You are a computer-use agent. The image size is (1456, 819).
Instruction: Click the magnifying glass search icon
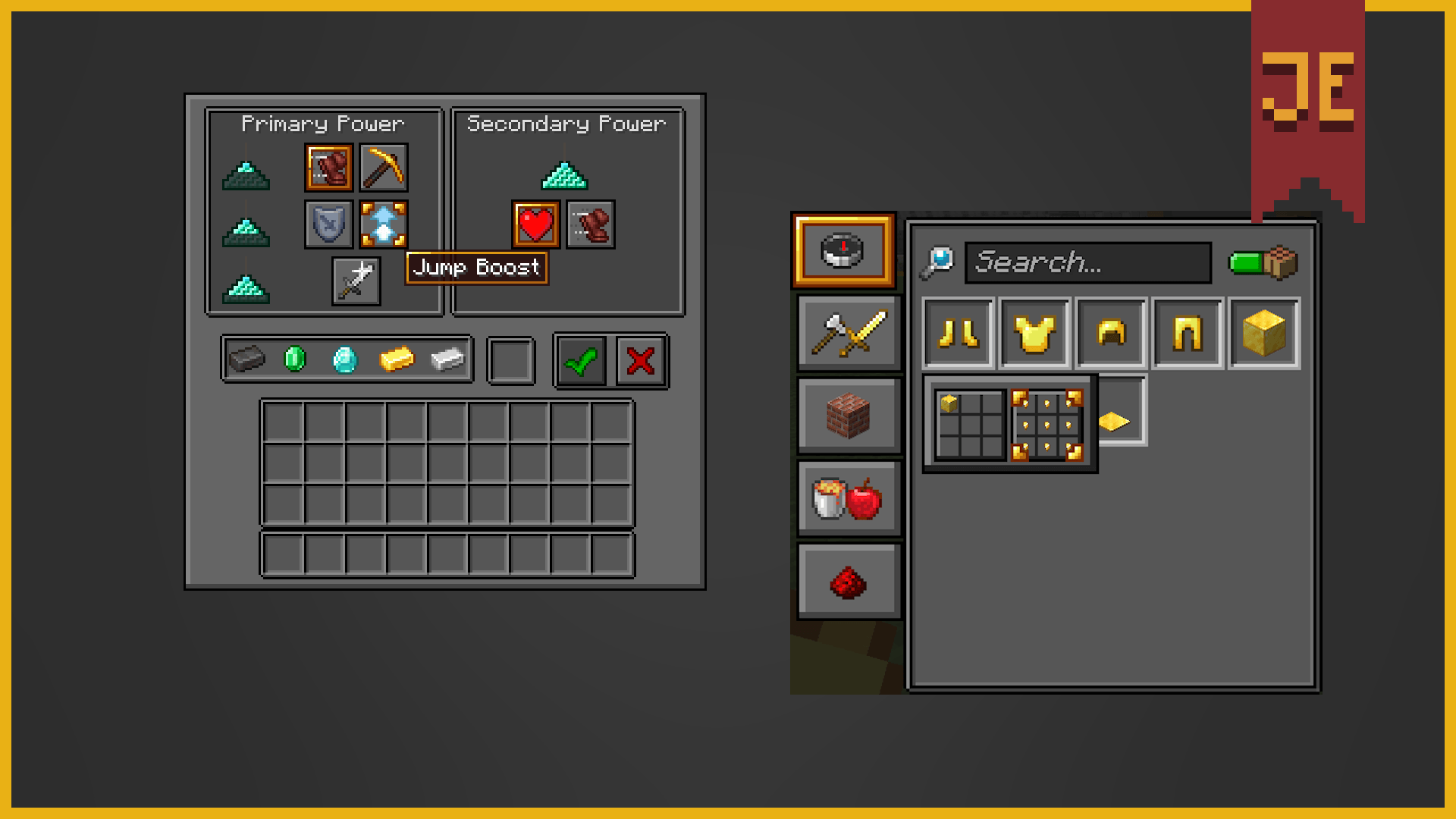[x=938, y=261]
